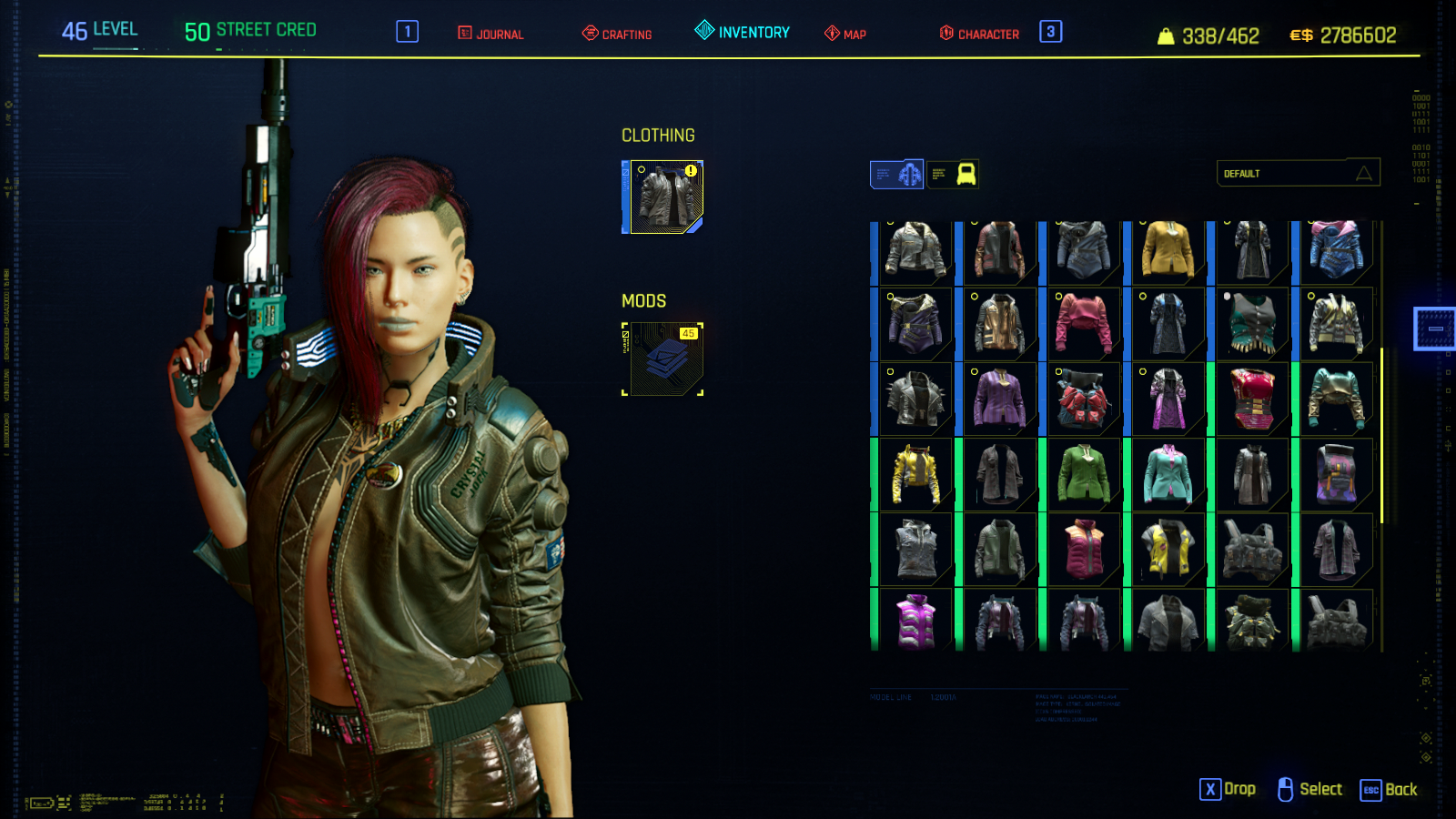Screen dimensions: 1456x819
Task: Click the Drop button
Action: (x=1228, y=790)
